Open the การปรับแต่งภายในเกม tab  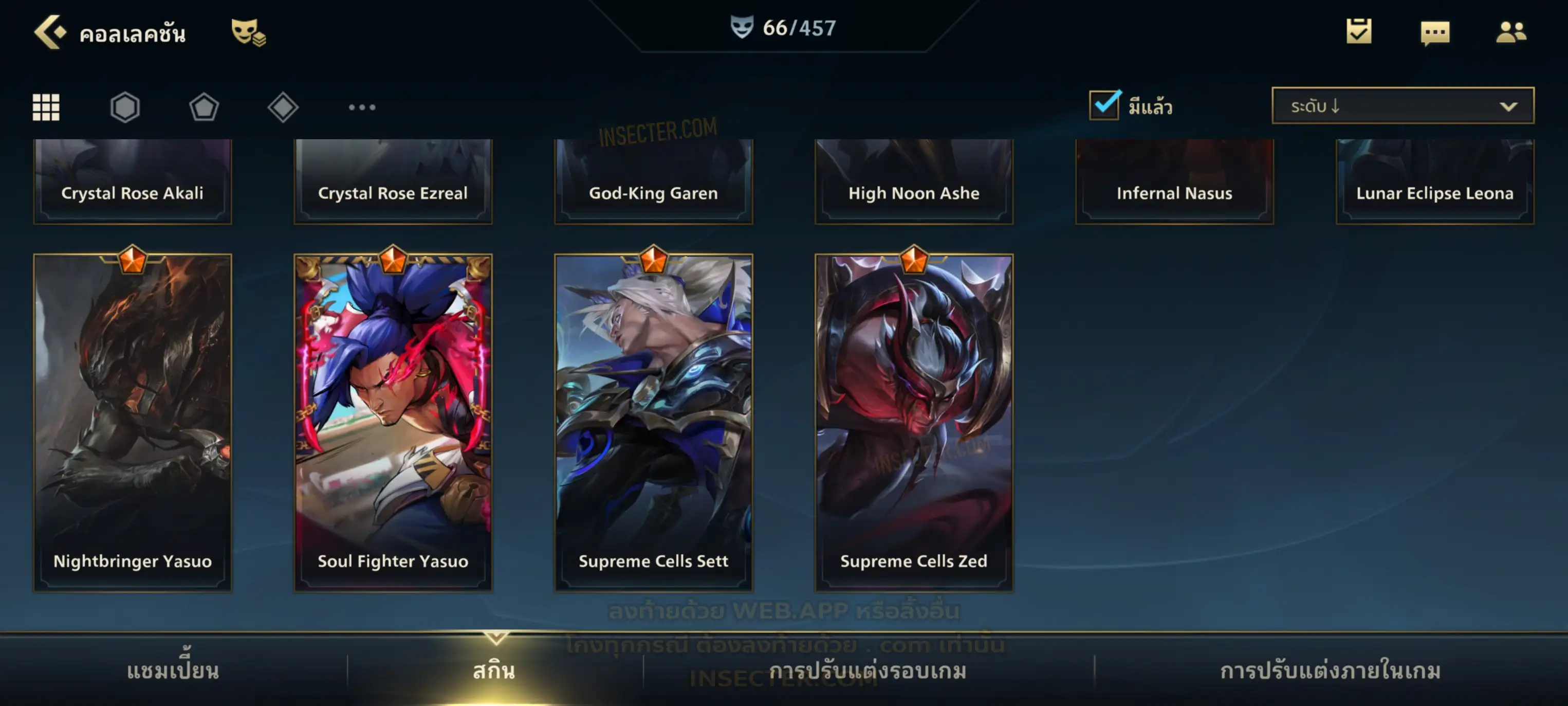pyautogui.click(x=1331, y=671)
